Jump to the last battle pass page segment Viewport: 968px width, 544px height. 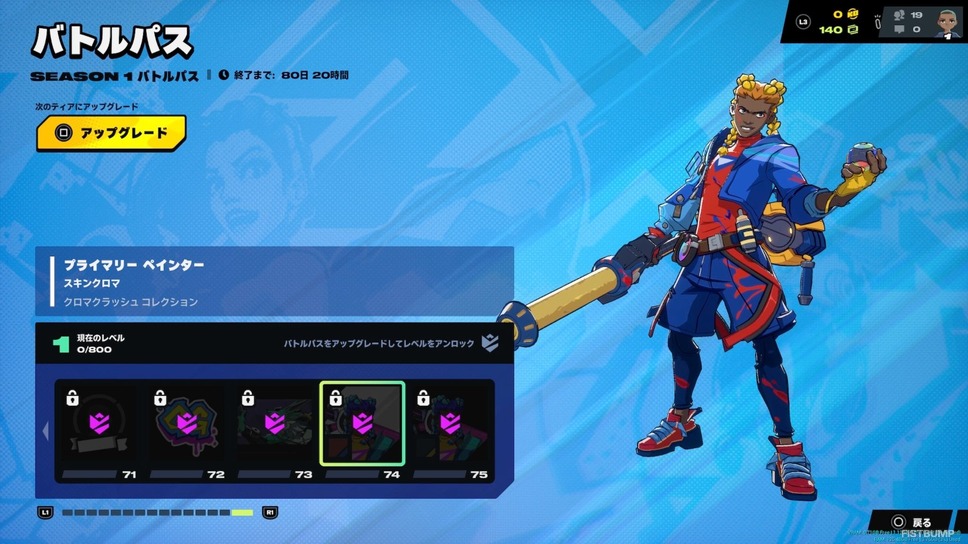(242, 513)
